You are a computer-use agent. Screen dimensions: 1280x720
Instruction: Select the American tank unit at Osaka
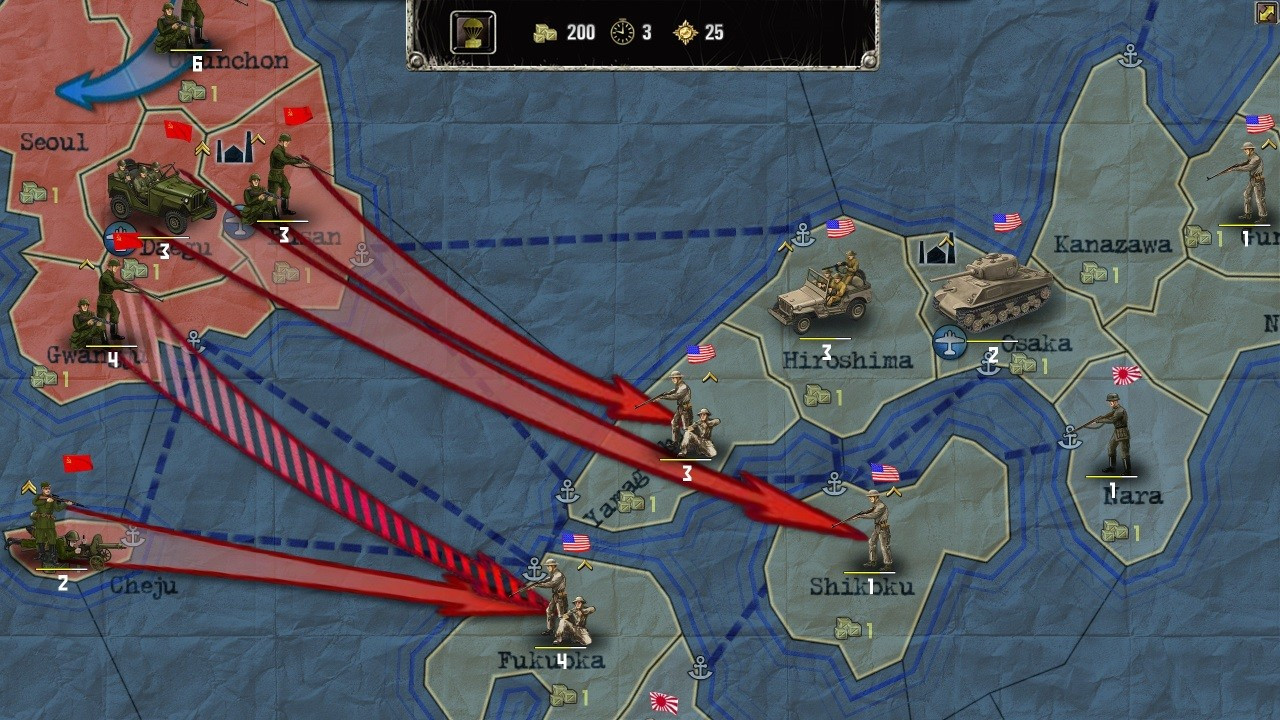point(991,291)
